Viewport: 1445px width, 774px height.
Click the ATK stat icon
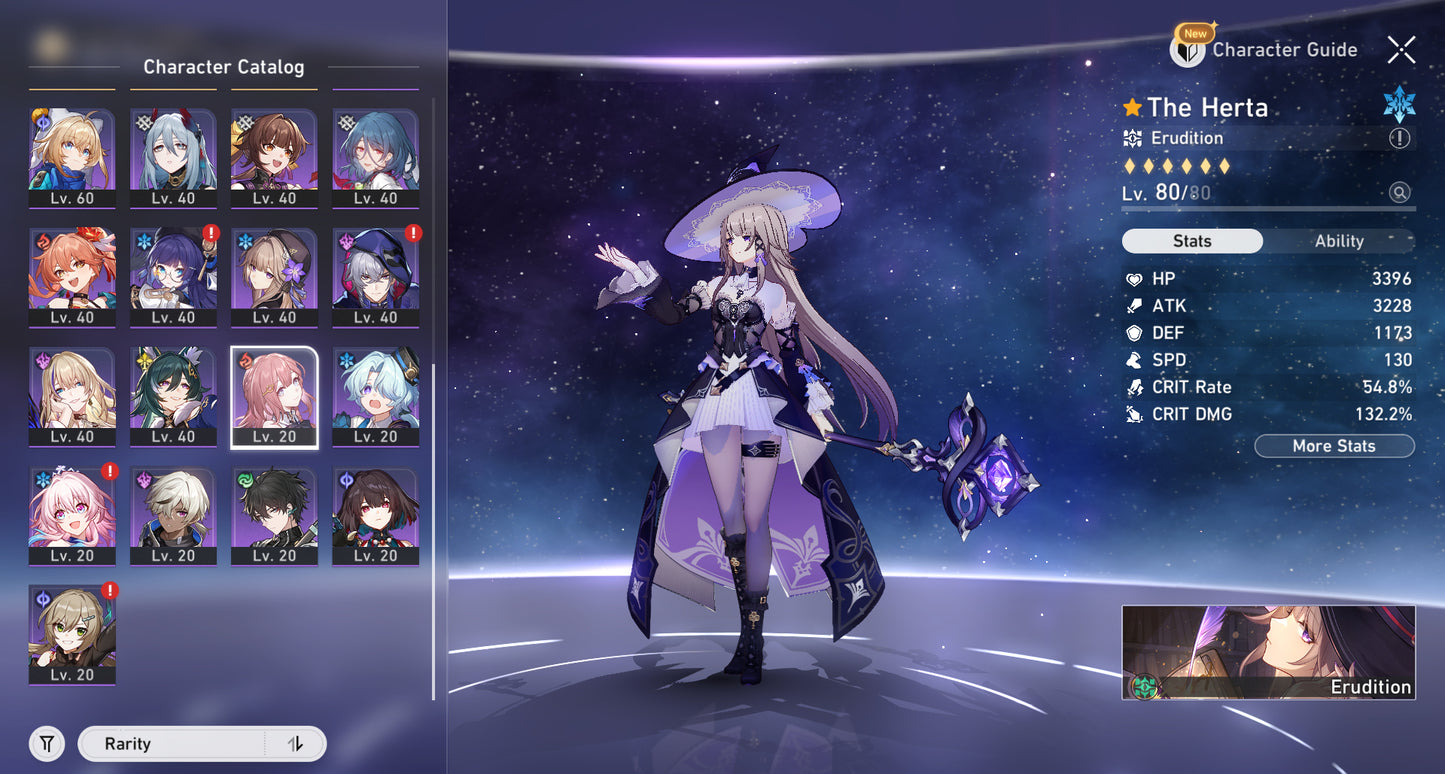[x=1133, y=306]
